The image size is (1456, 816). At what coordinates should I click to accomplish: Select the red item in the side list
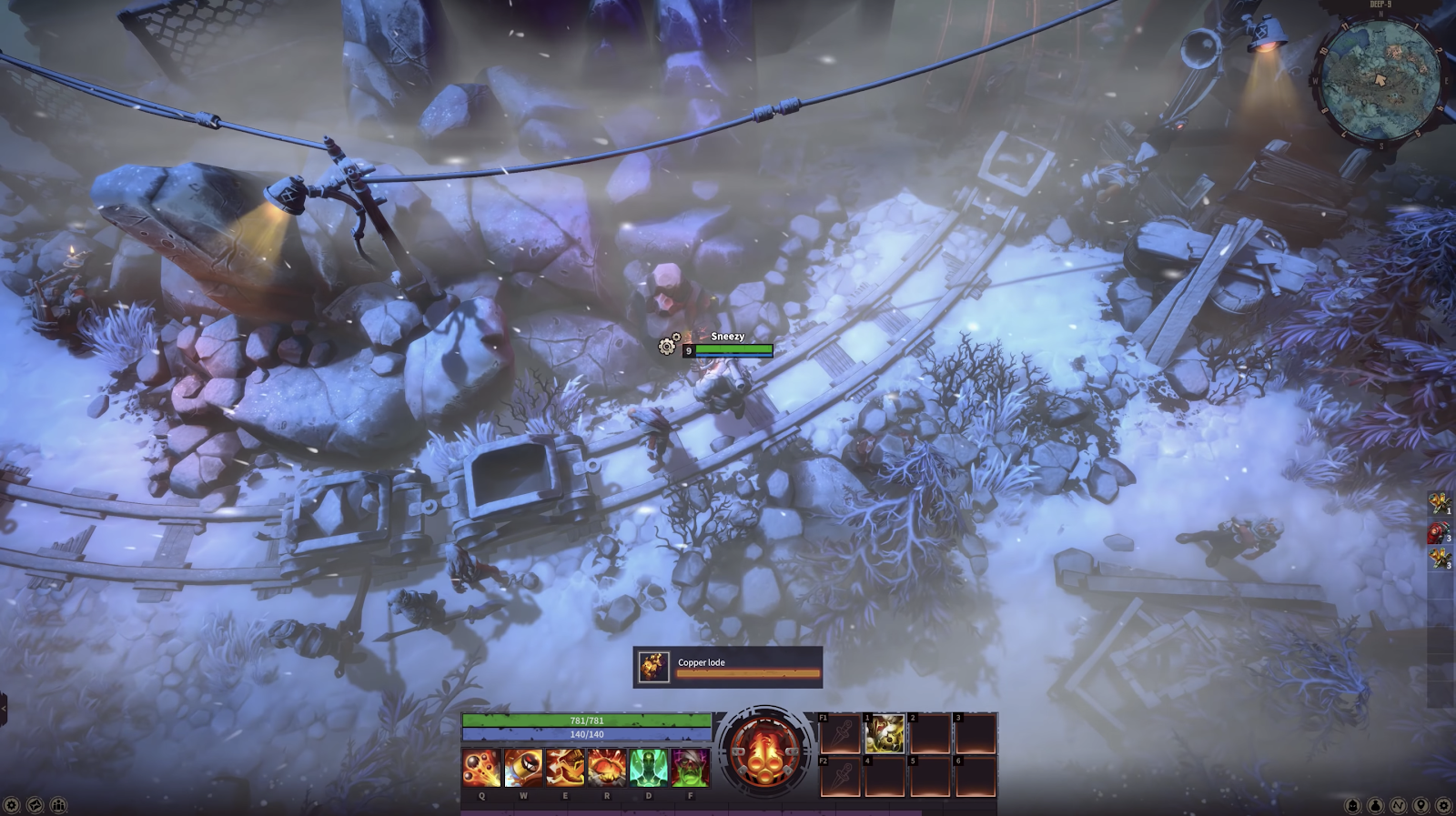pyautogui.click(x=1438, y=532)
